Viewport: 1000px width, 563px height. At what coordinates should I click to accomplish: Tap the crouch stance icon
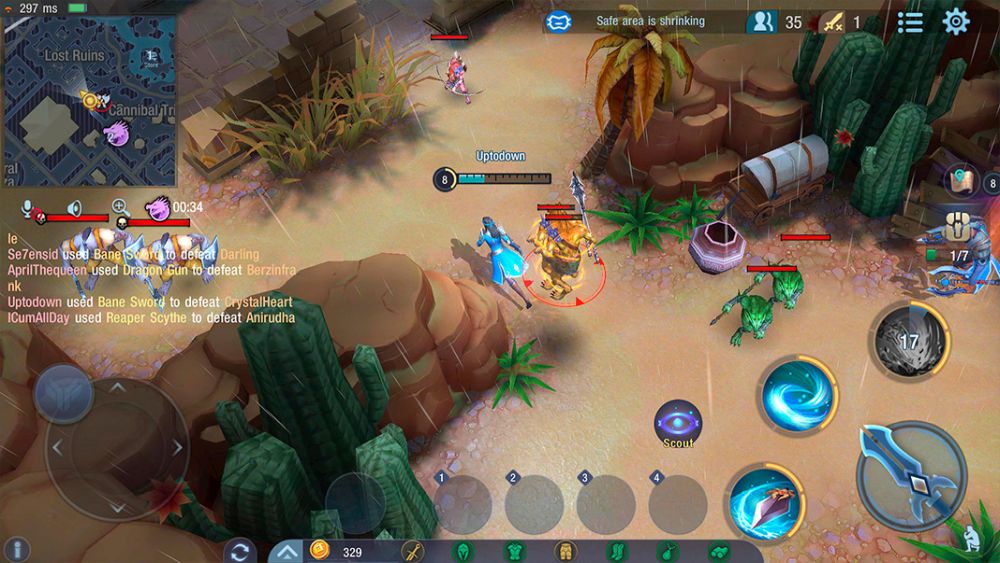pos(971,540)
